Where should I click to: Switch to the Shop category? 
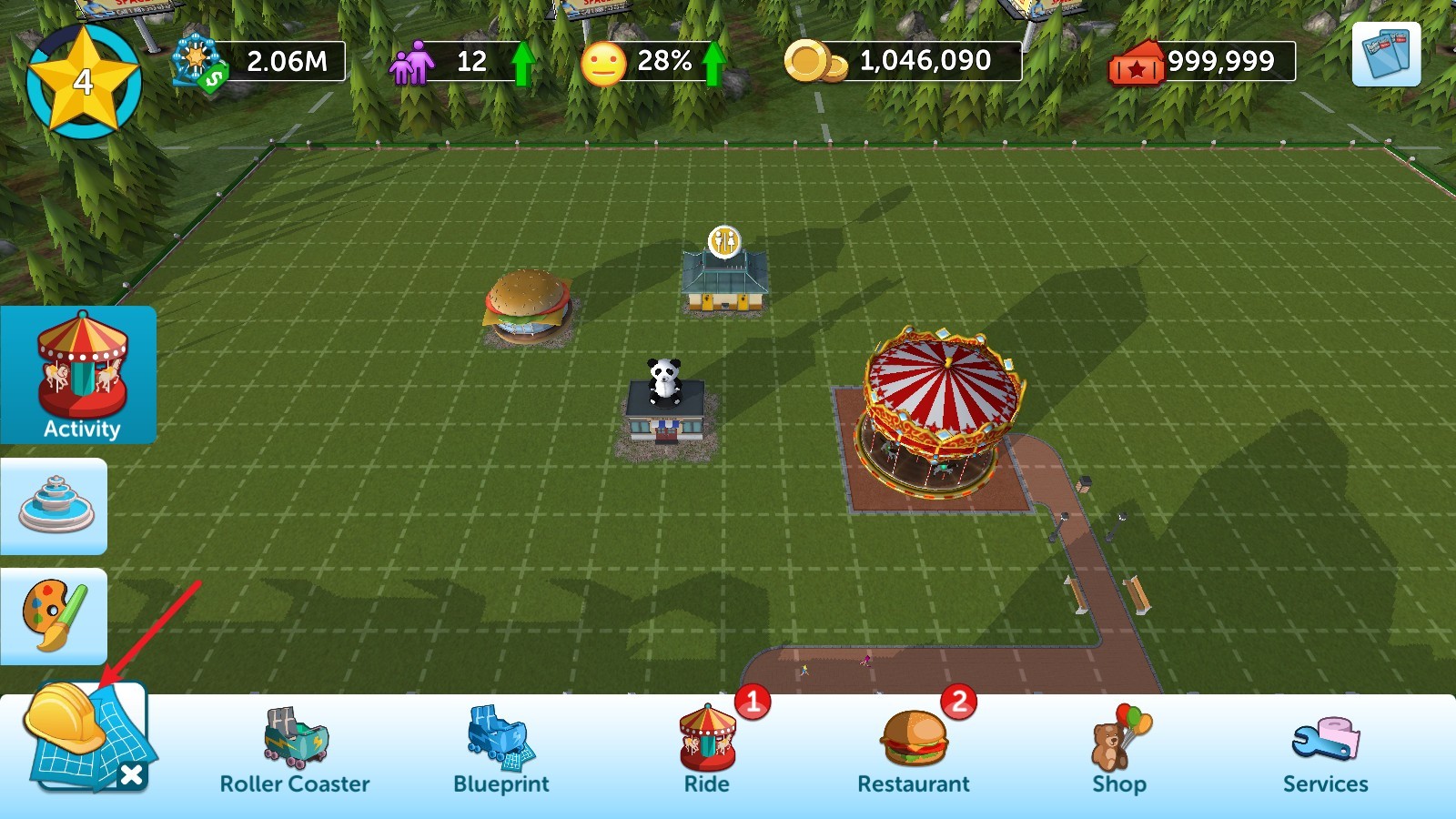(1119, 752)
